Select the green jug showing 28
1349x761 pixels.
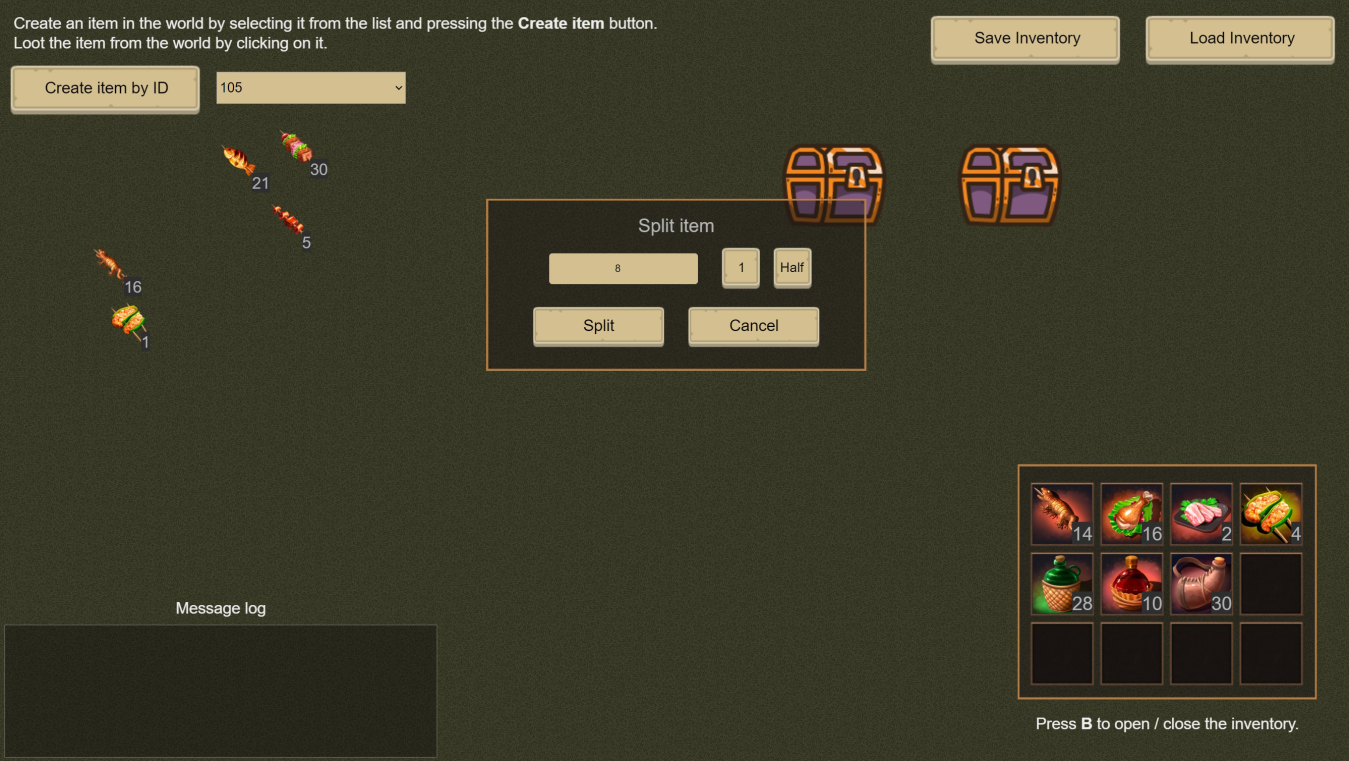[1061, 583]
